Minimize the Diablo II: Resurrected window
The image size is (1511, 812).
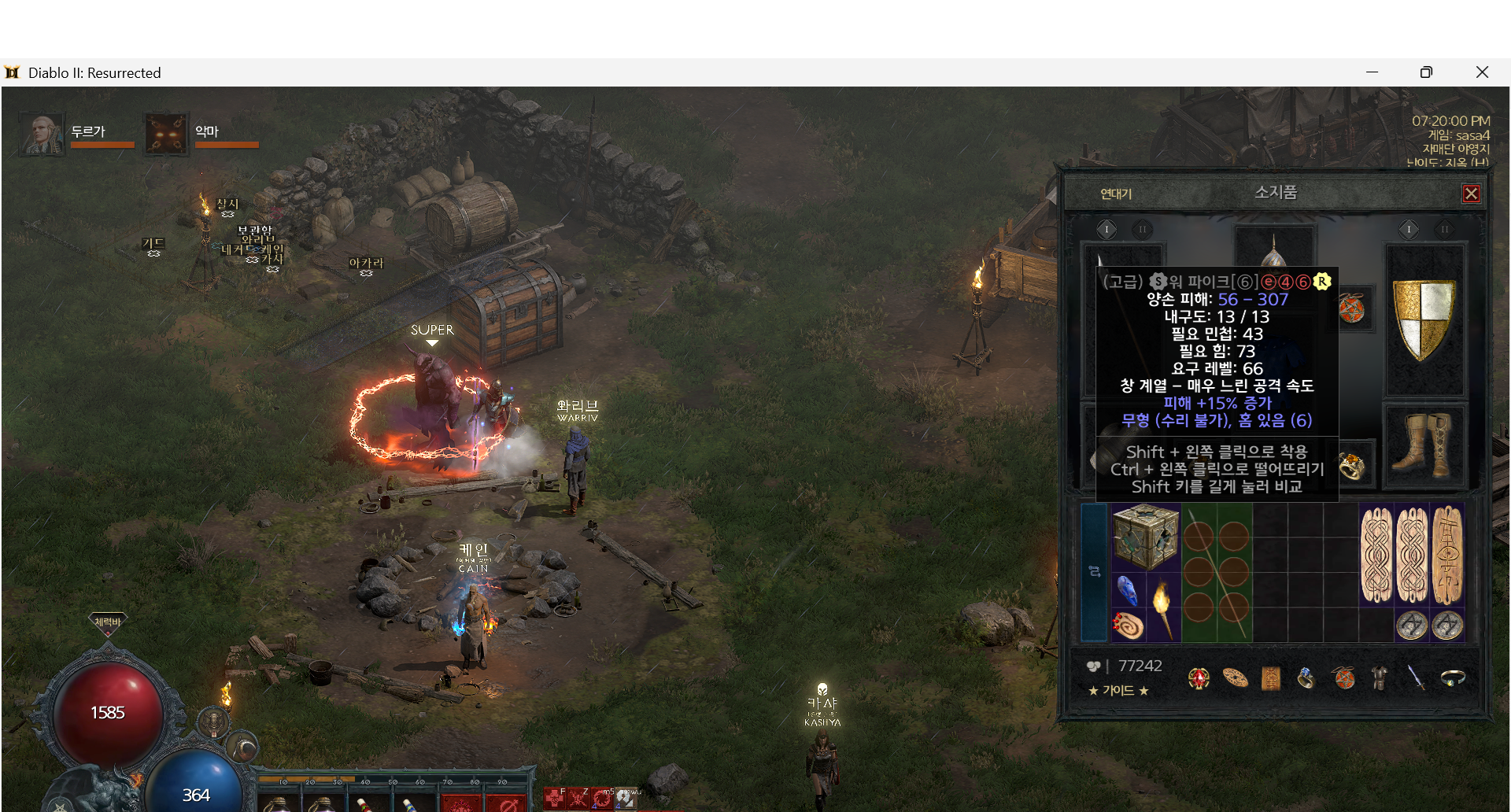tap(1372, 72)
